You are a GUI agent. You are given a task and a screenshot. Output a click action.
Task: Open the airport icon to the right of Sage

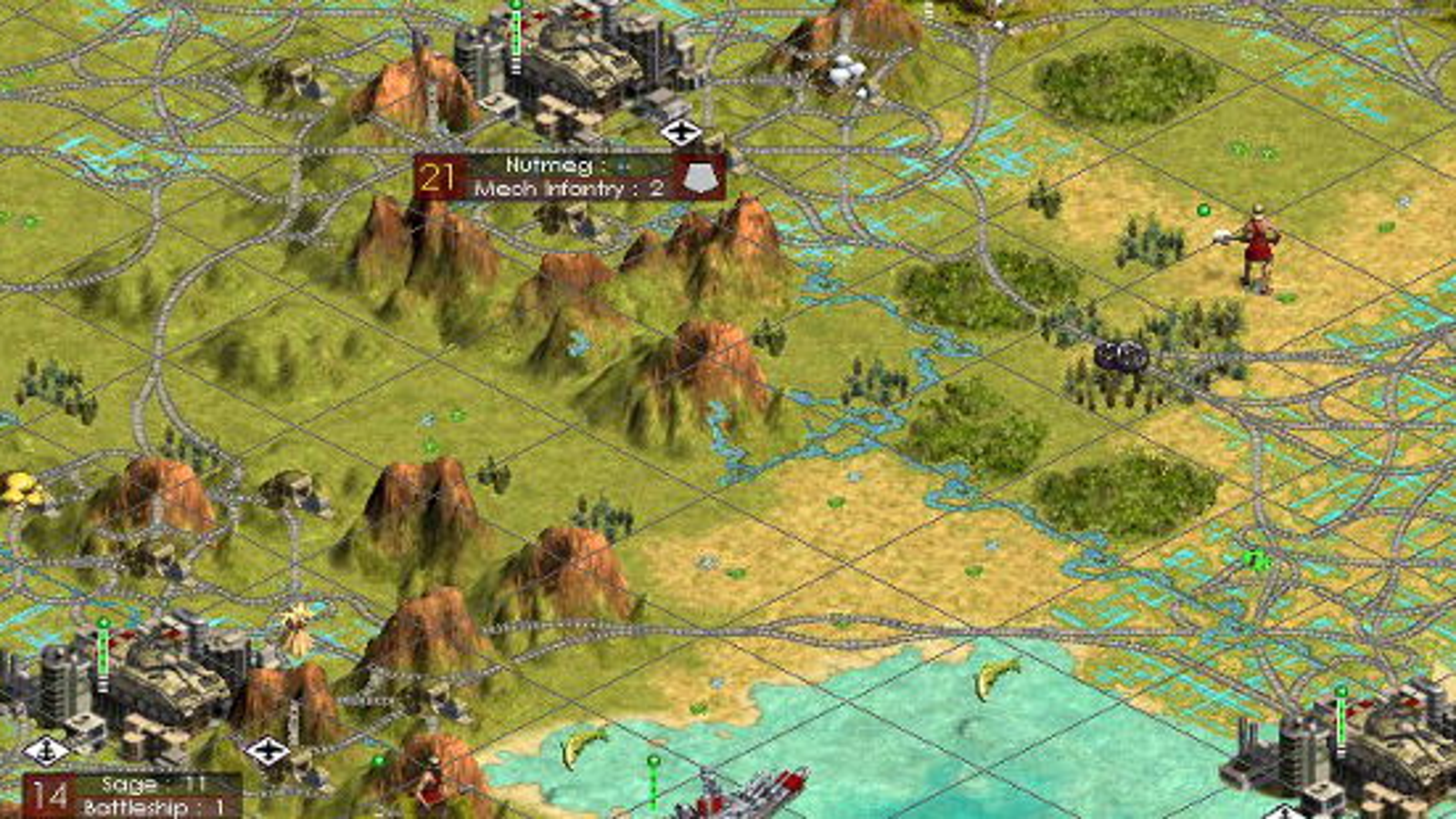point(268,749)
